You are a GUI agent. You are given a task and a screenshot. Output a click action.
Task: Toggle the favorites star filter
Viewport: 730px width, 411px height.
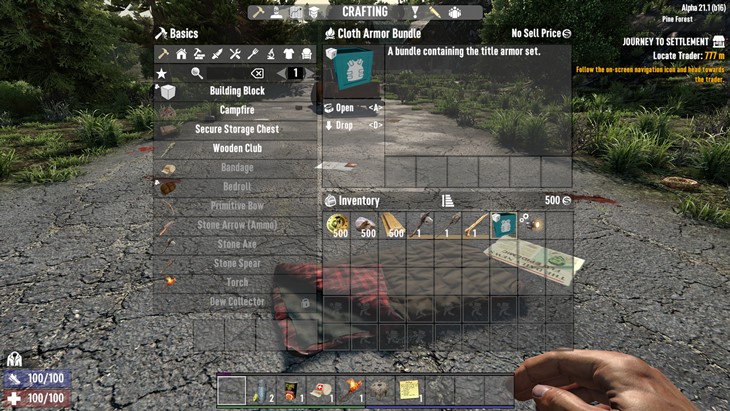click(x=161, y=73)
